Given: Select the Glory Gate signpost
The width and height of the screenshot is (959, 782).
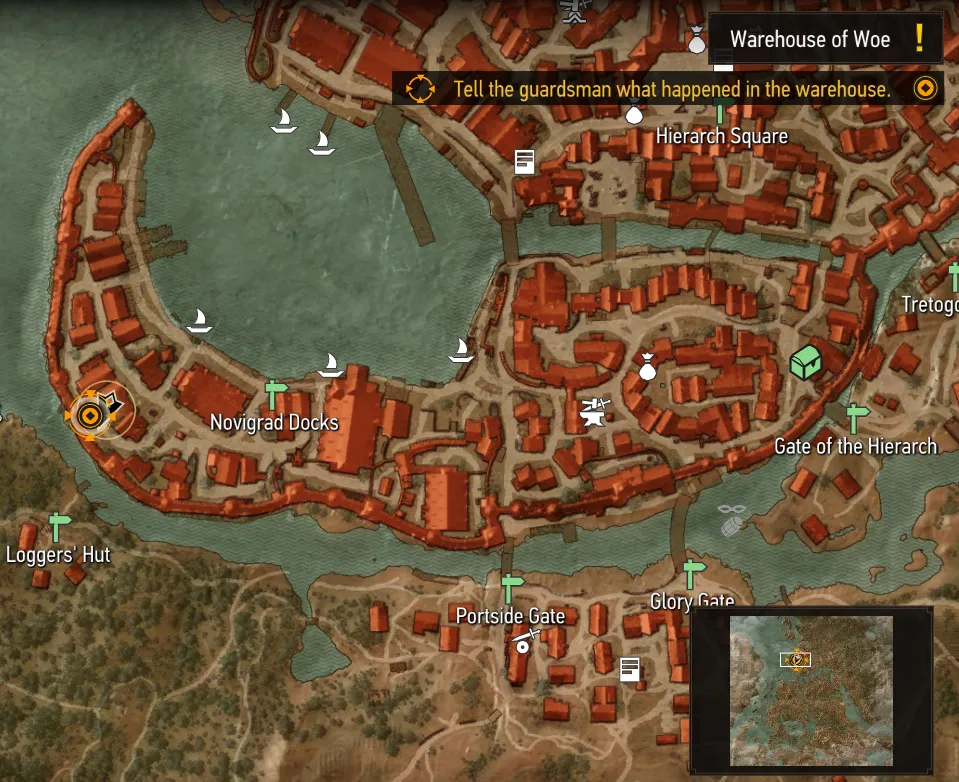Looking at the screenshot, I should pos(693,574).
